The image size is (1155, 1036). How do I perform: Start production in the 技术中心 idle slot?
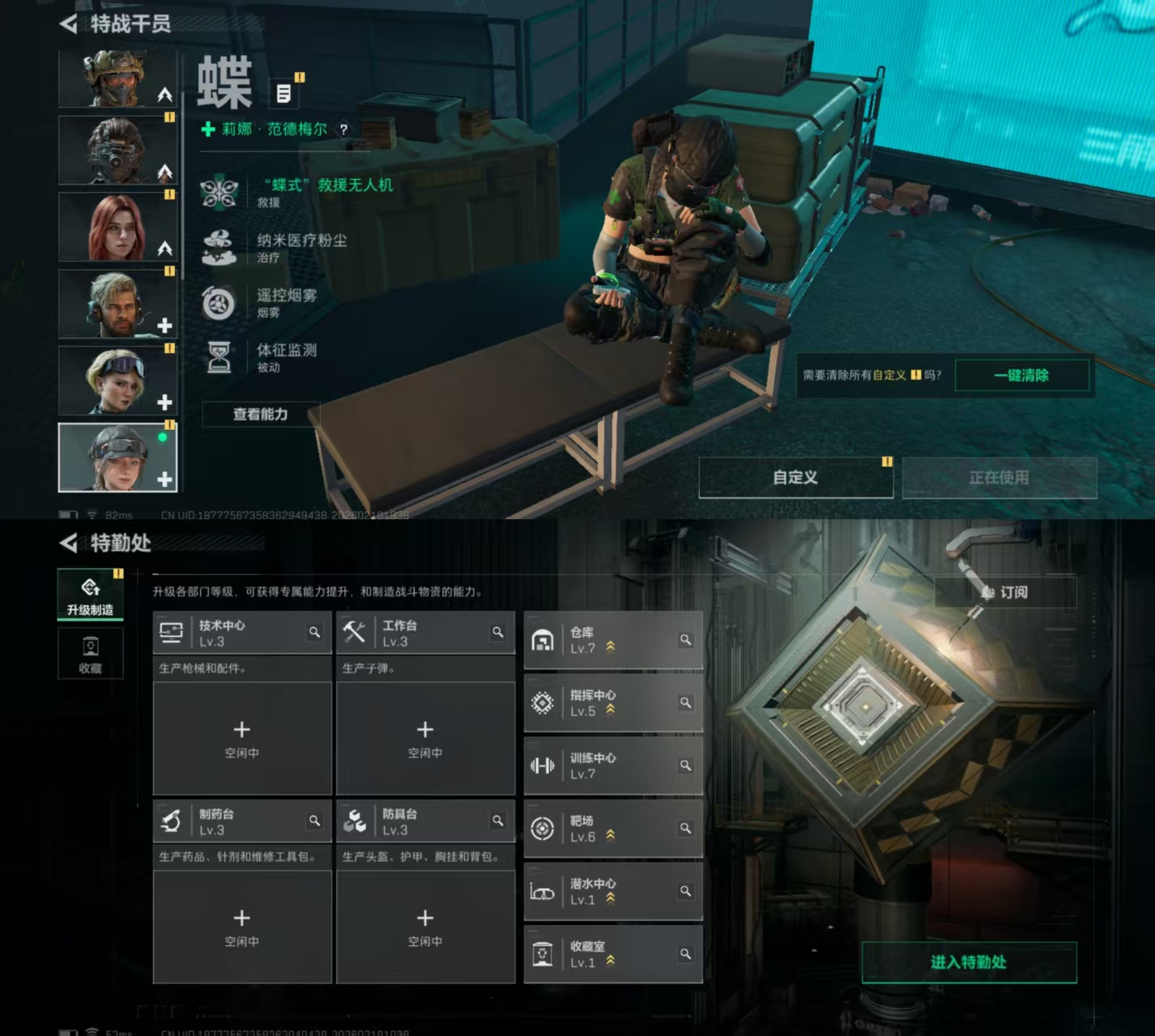241,738
